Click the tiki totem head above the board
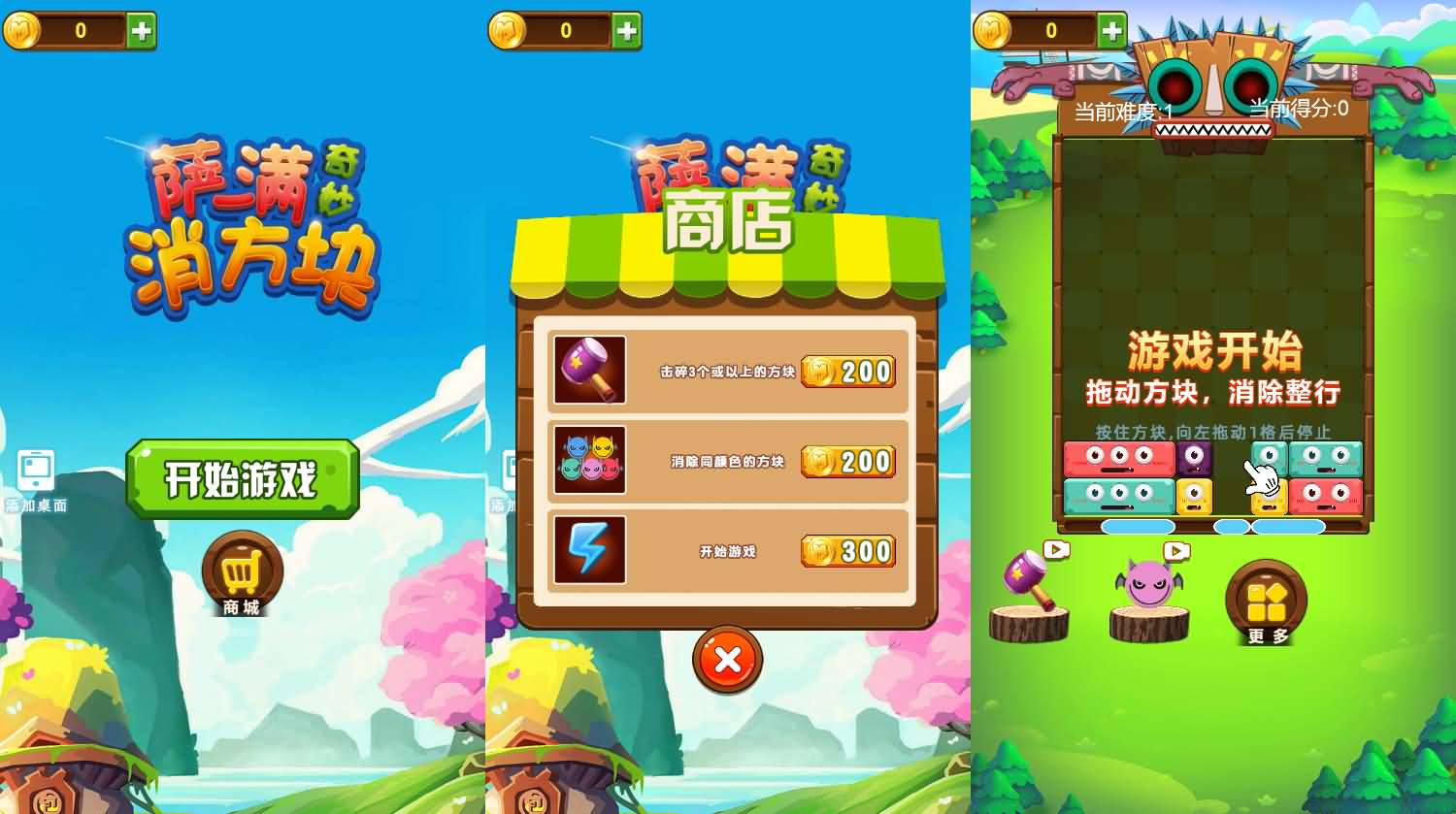 coord(1214,78)
